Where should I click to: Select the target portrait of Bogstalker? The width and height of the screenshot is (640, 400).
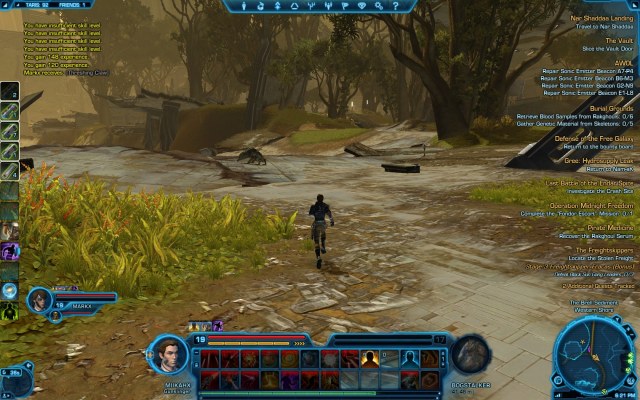point(470,354)
